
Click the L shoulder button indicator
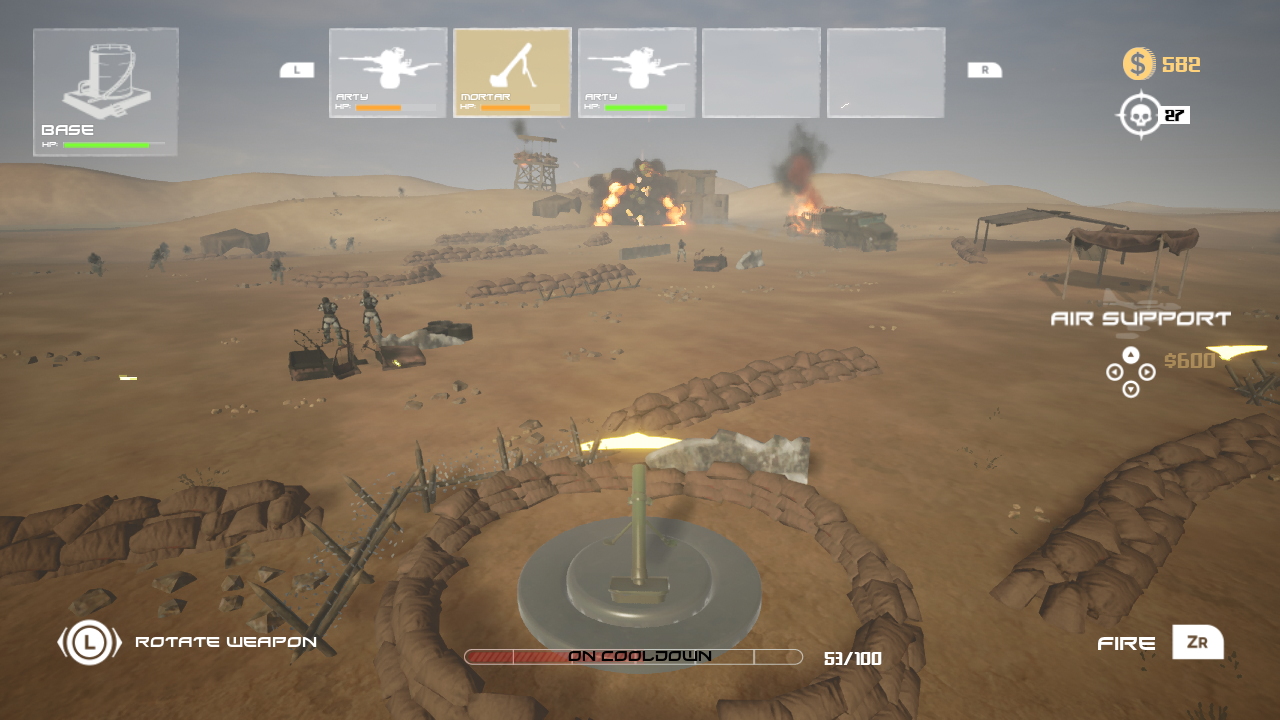point(296,72)
